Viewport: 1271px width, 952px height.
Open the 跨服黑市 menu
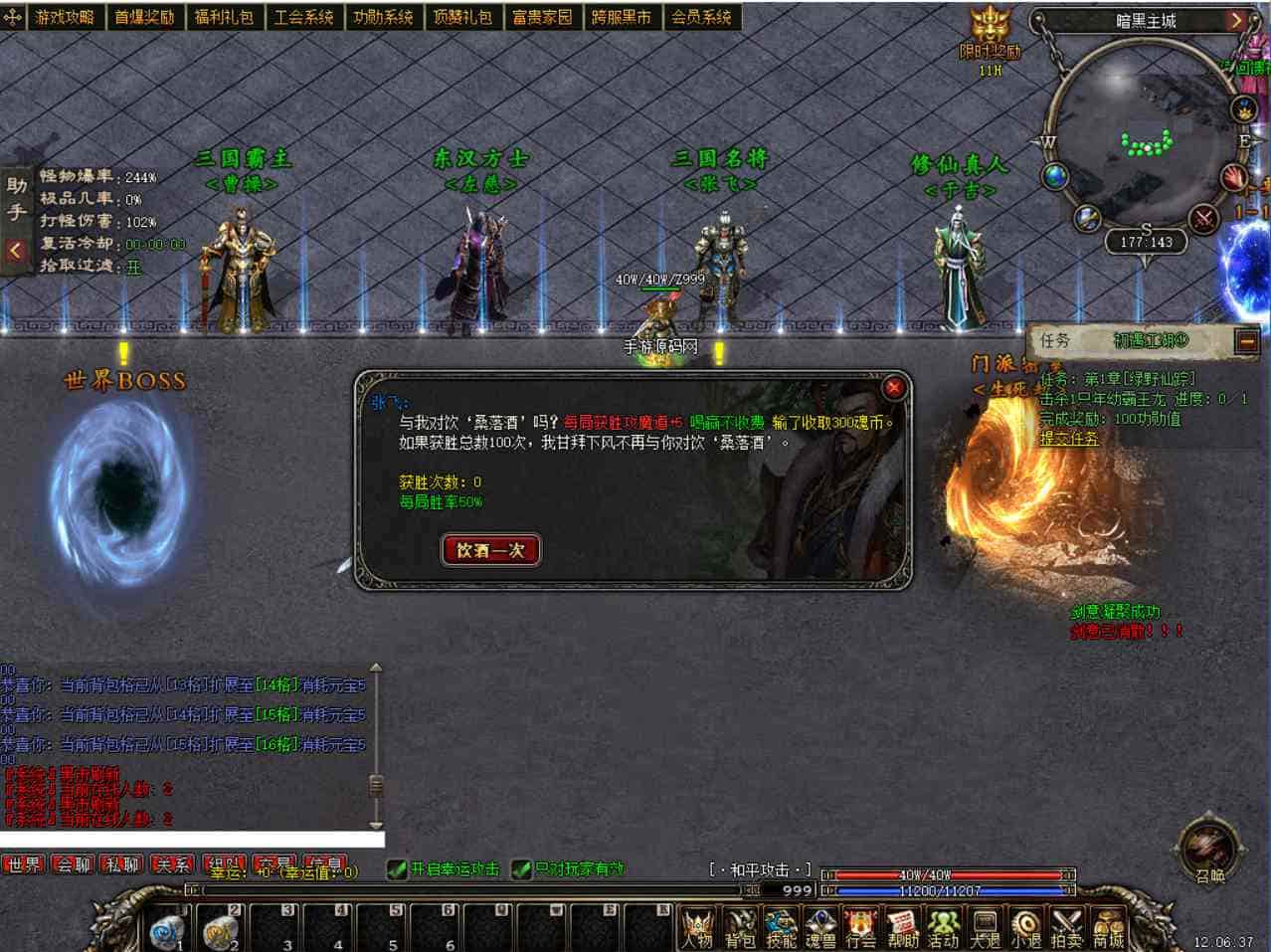[x=622, y=17]
